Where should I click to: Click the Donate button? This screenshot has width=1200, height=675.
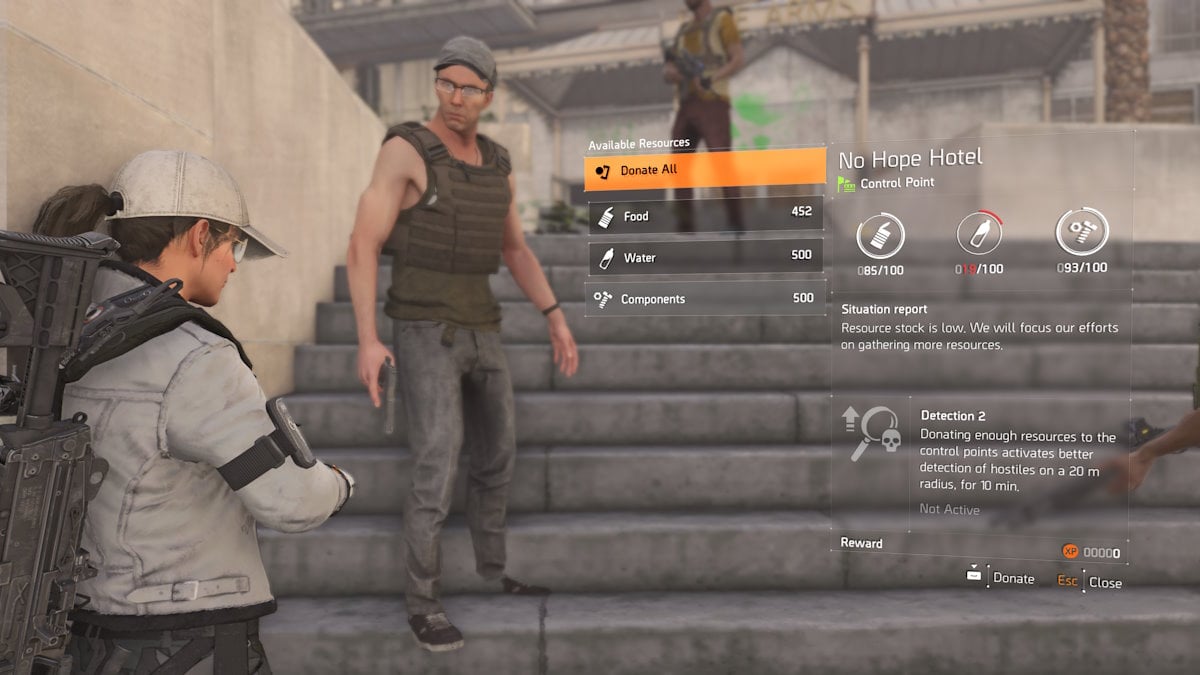click(x=1001, y=578)
